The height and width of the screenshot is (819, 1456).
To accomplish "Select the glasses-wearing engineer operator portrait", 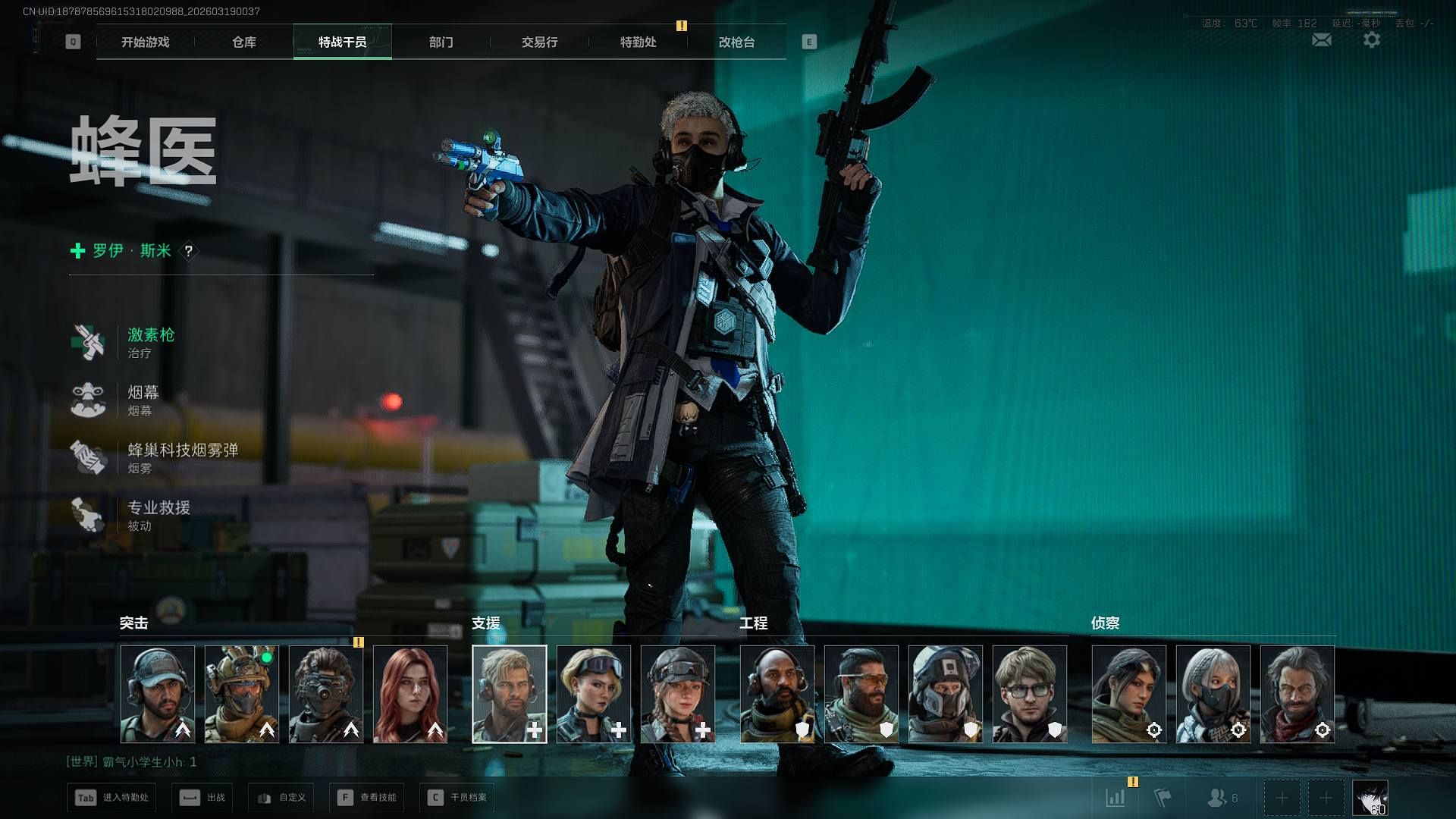I will pyautogui.click(x=1029, y=694).
